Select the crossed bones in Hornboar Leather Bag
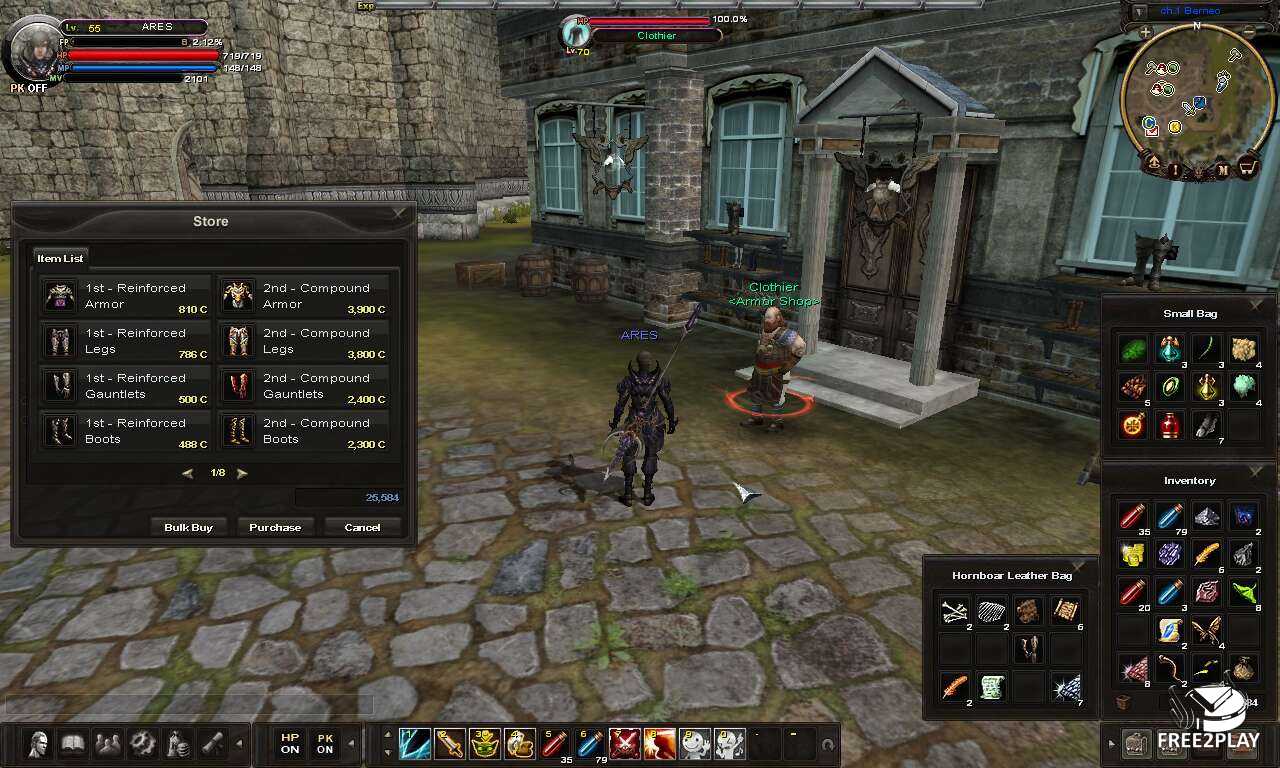Viewport: 1280px width, 768px height. coord(955,611)
